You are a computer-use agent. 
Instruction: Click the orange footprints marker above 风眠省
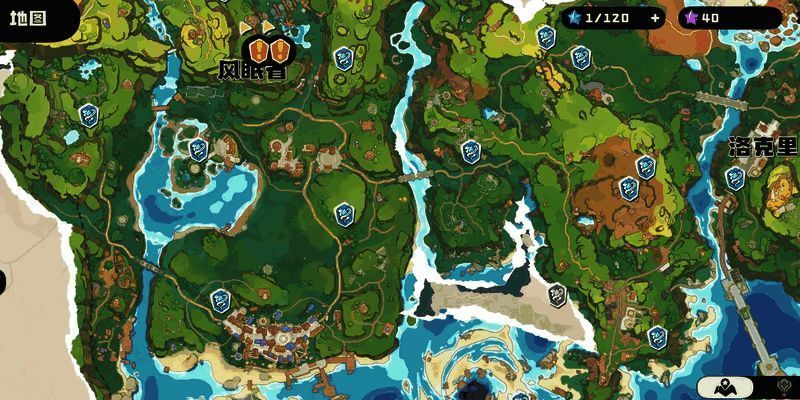(x=267, y=48)
